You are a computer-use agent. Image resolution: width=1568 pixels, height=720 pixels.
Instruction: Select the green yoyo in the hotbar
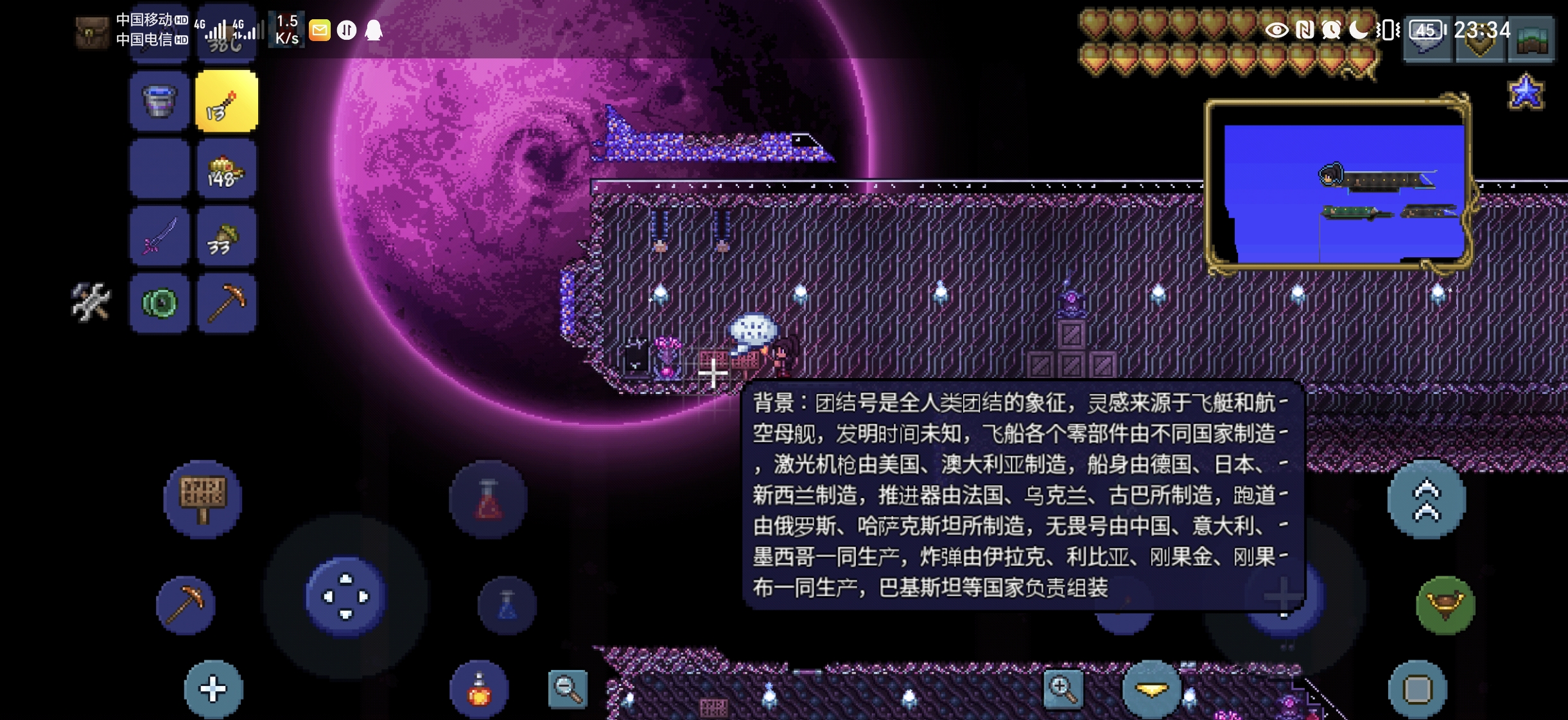[x=160, y=302]
